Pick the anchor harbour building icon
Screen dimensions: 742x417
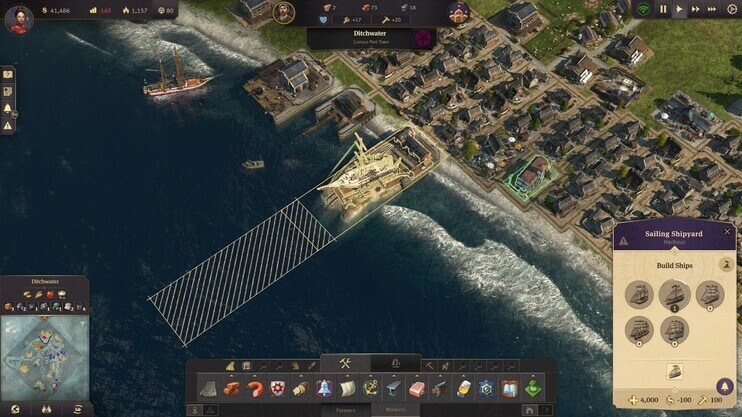point(370,388)
